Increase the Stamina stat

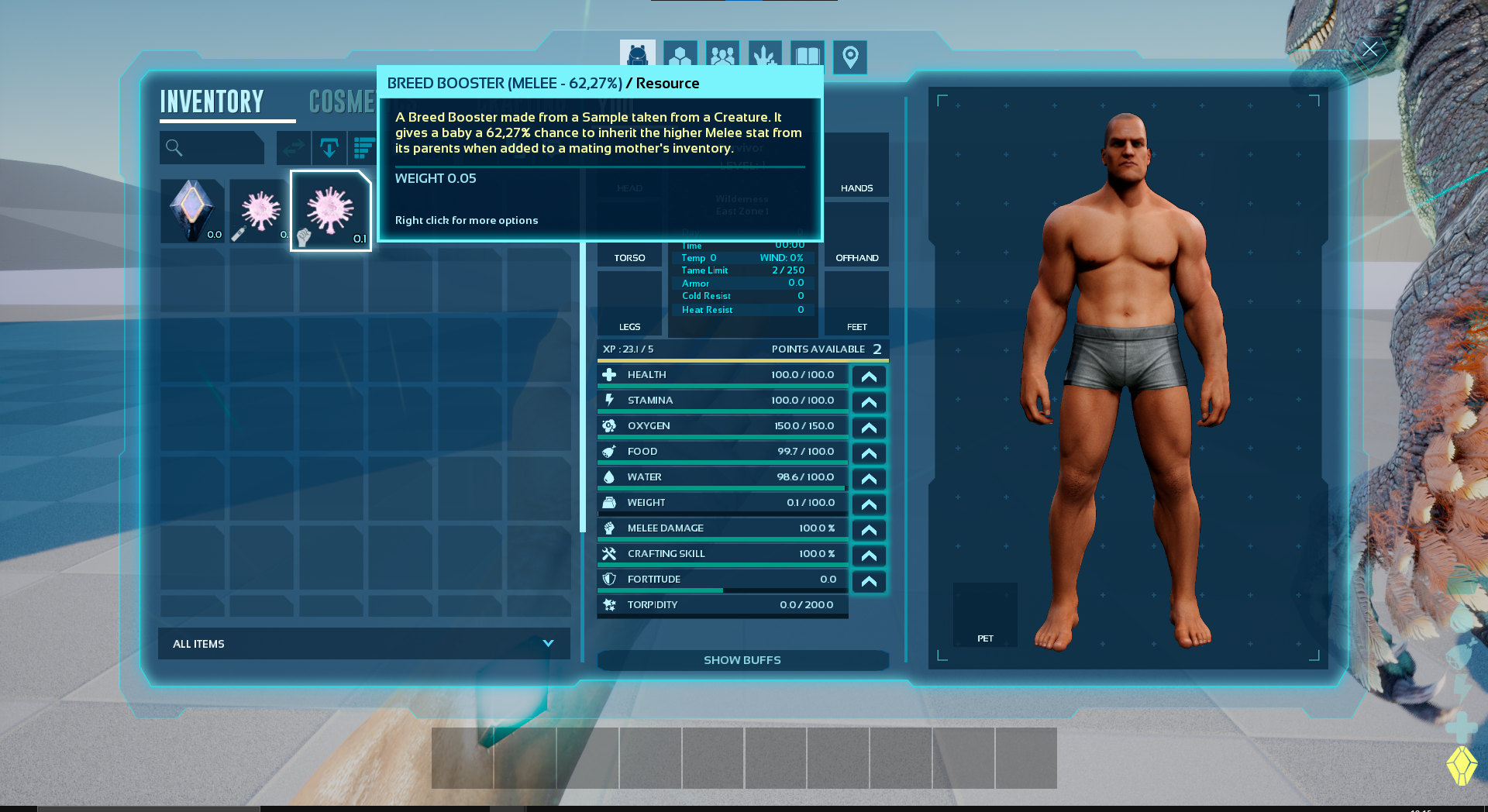click(x=869, y=402)
